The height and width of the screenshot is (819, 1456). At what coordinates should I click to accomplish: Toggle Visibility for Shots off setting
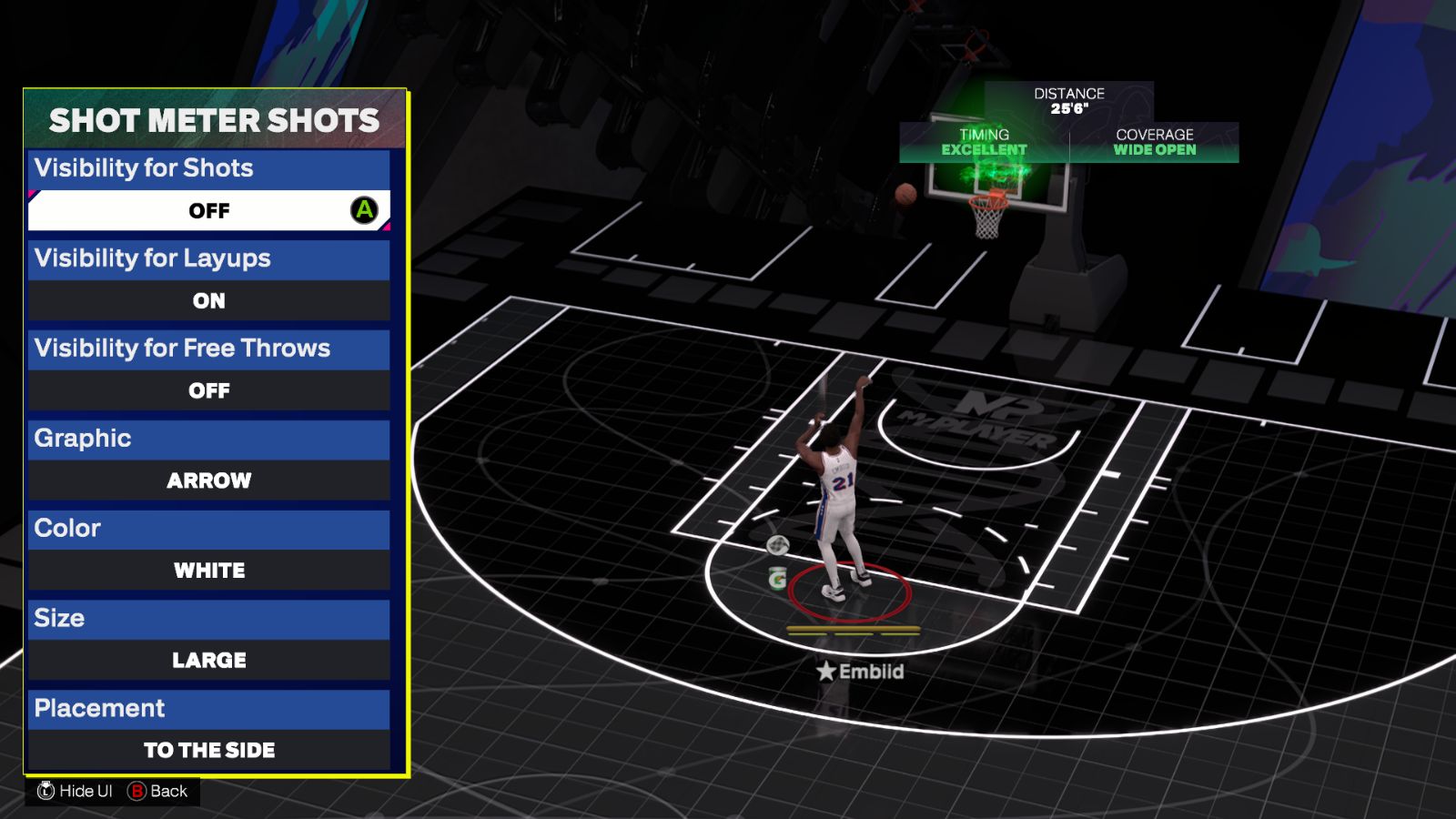(x=209, y=210)
